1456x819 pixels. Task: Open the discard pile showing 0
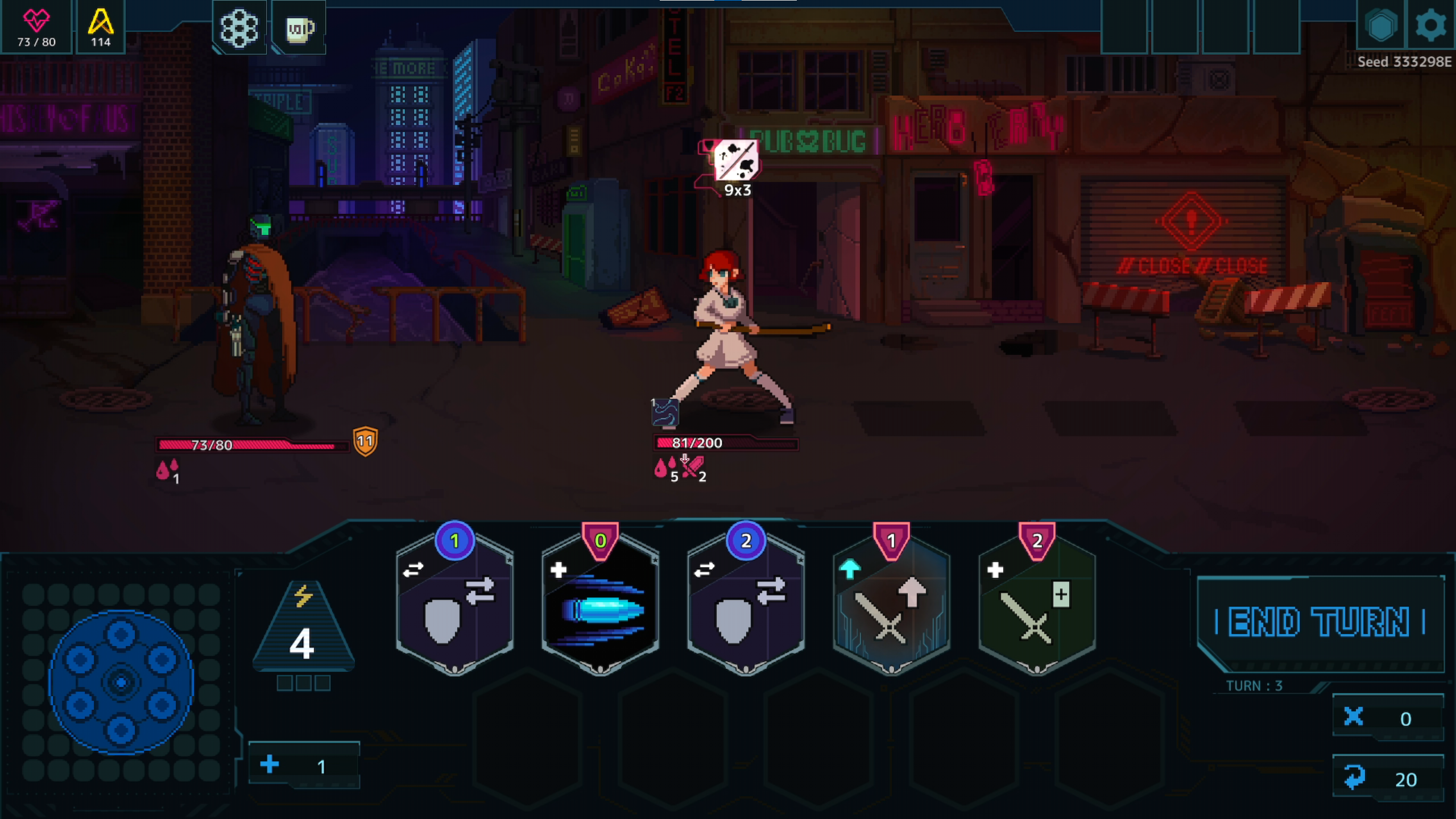point(1388,718)
